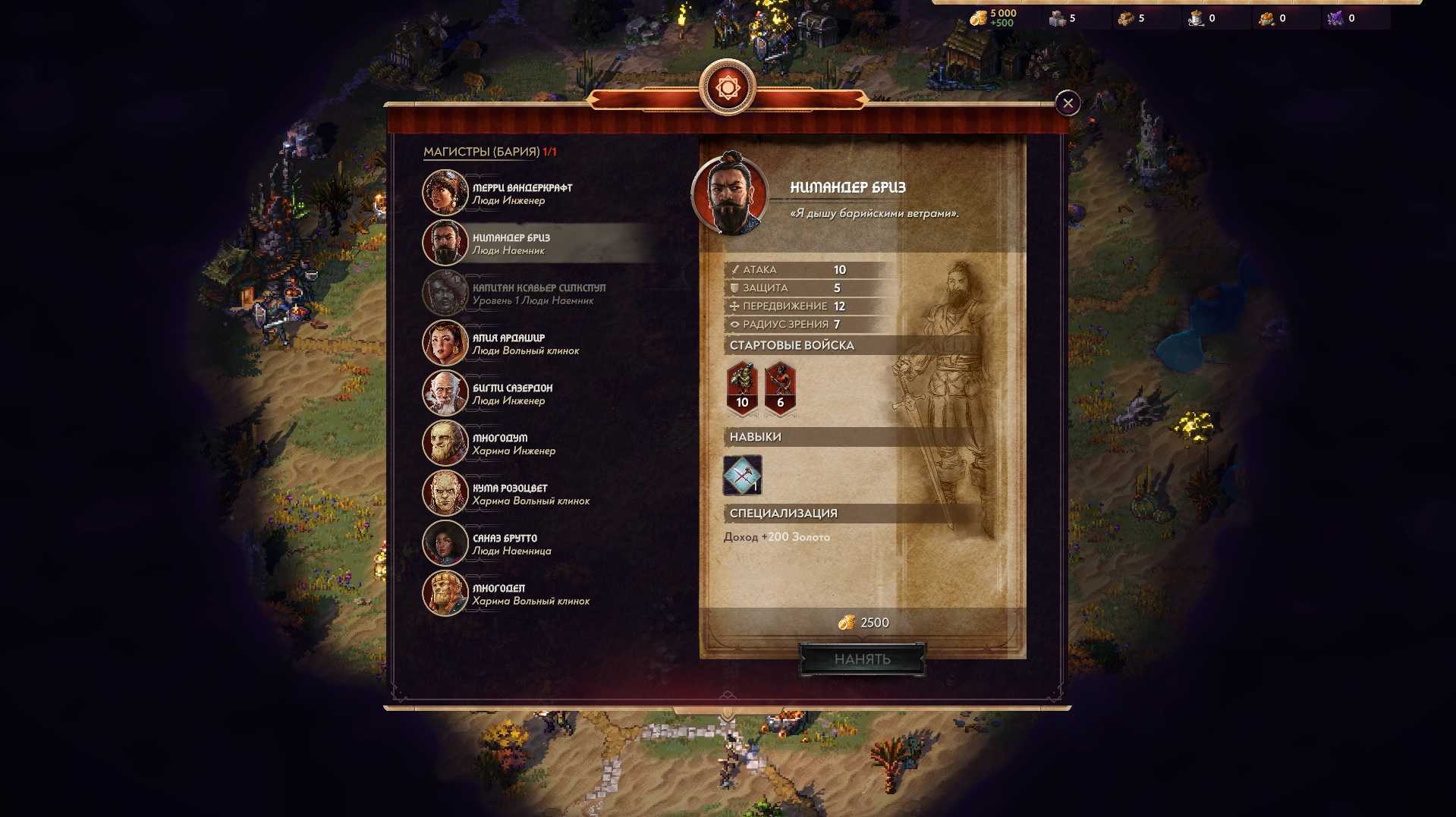The height and width of the screenshot is (817, 1456).
Task: Inspect the starting troop stack of 10
Action: [x=742, y=388]
